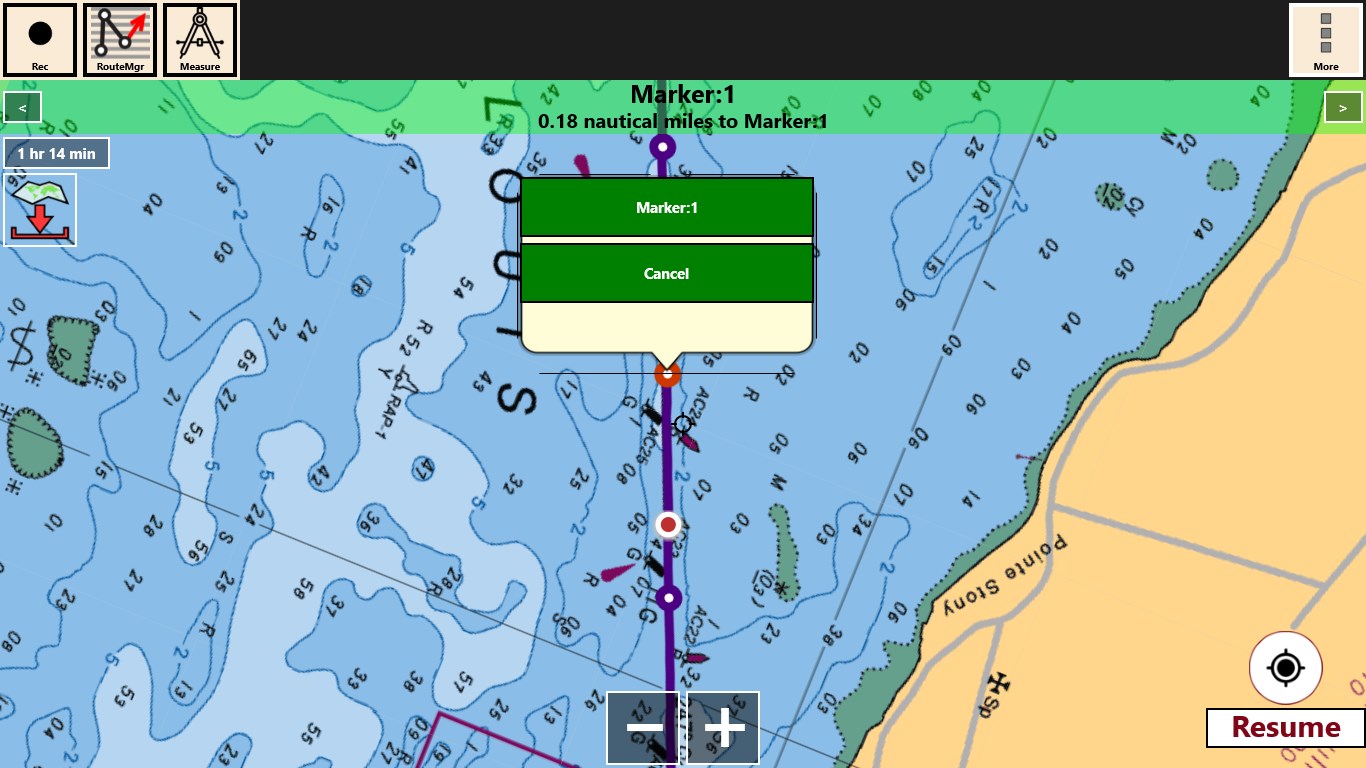Zoom out using the minus control
The image size is (1366, 768).
pos(643,728)
